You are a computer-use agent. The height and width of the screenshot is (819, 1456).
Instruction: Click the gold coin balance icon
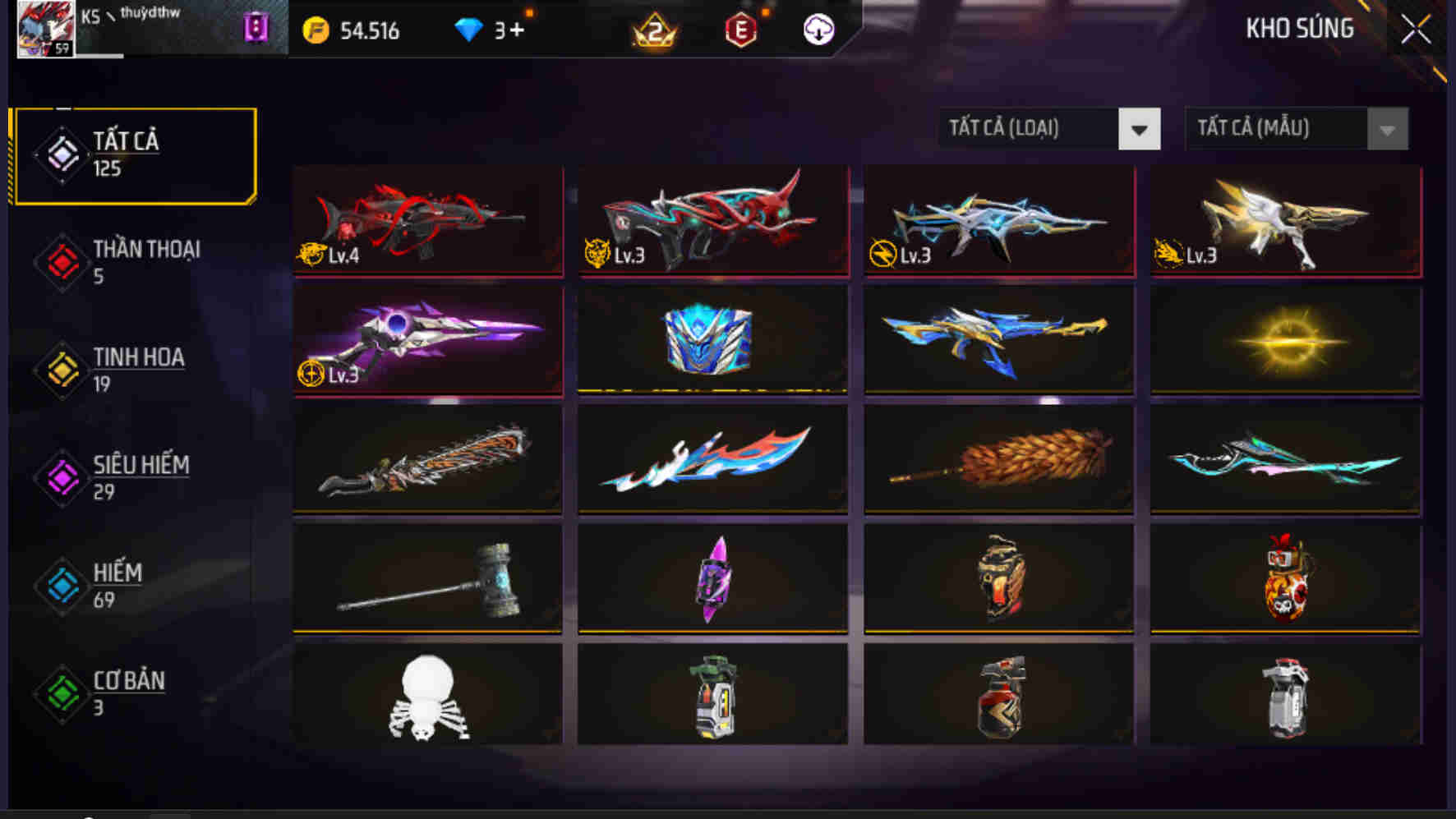coord(316,30)
